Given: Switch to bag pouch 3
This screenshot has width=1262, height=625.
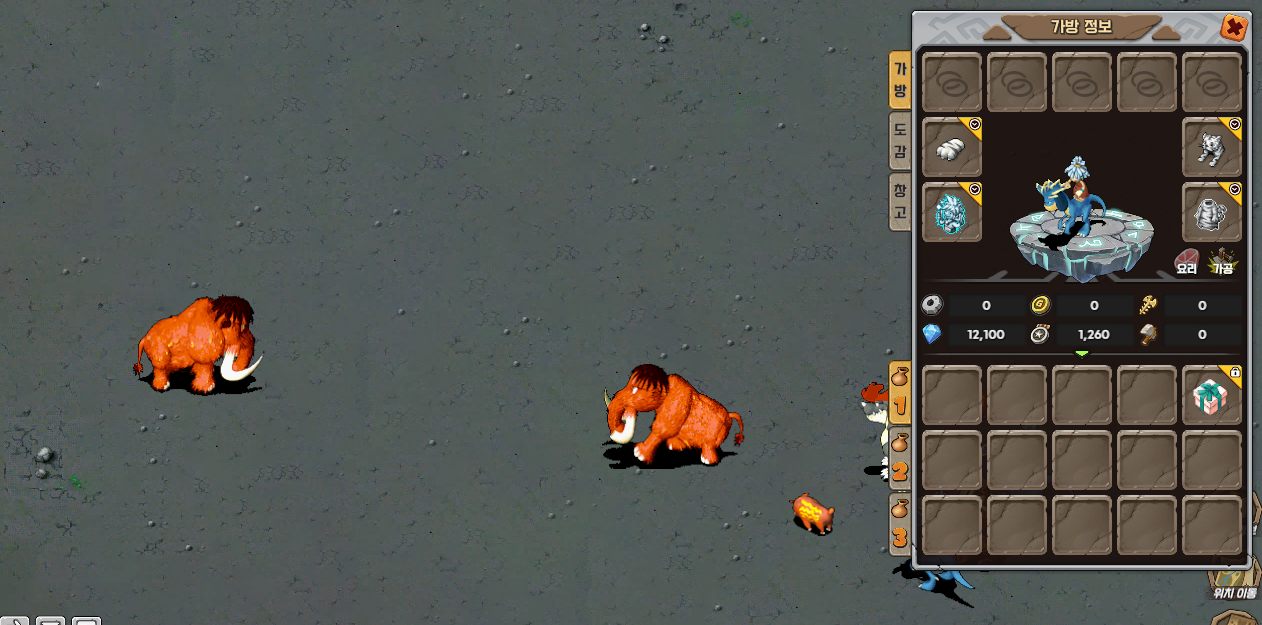Looking at the screenshot, I should coord(900,526).
